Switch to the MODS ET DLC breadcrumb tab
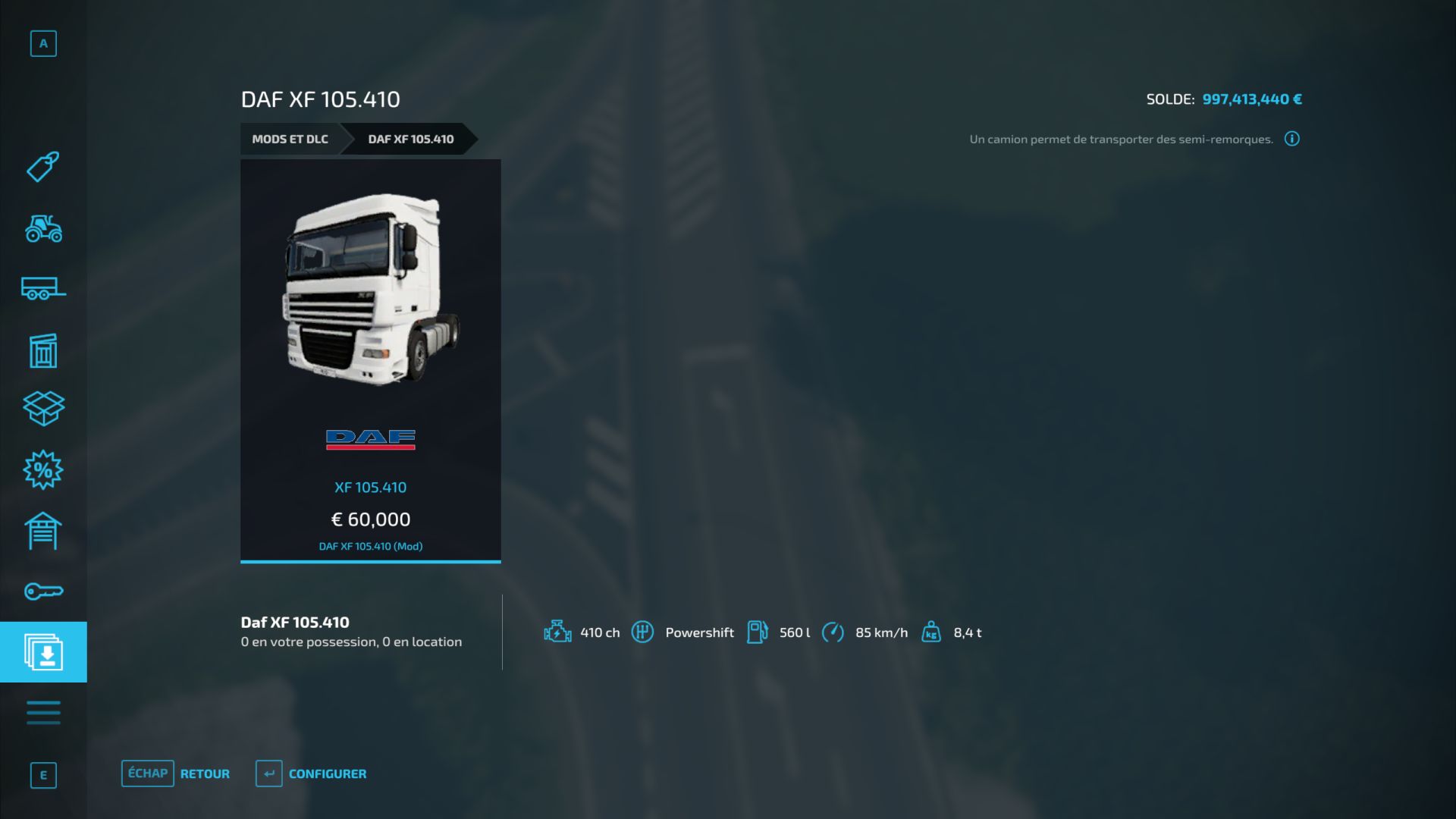The image size is (1456, 819). tap(290, 139)
